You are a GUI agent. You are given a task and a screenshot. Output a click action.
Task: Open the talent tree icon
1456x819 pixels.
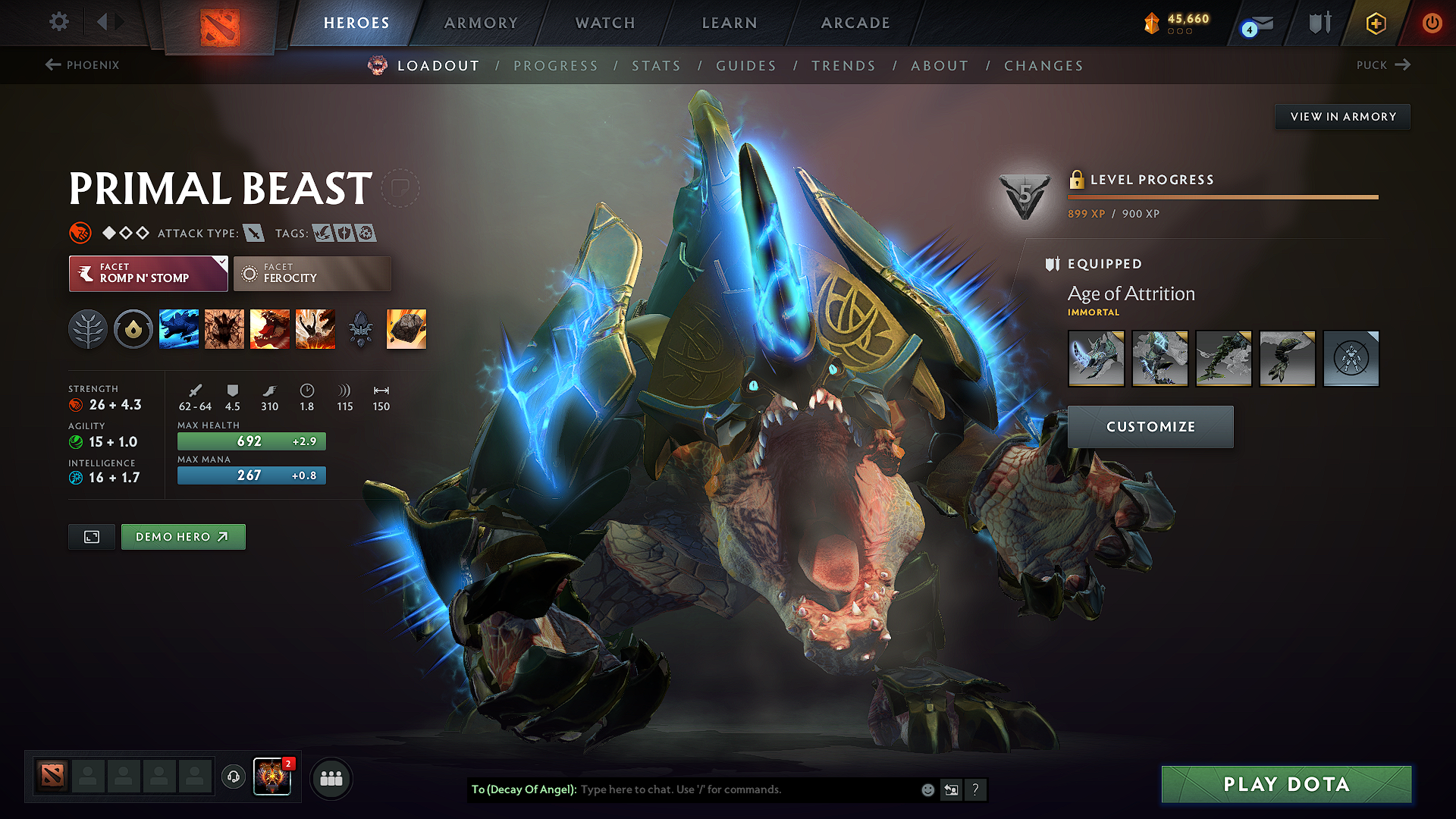(88, 328)
